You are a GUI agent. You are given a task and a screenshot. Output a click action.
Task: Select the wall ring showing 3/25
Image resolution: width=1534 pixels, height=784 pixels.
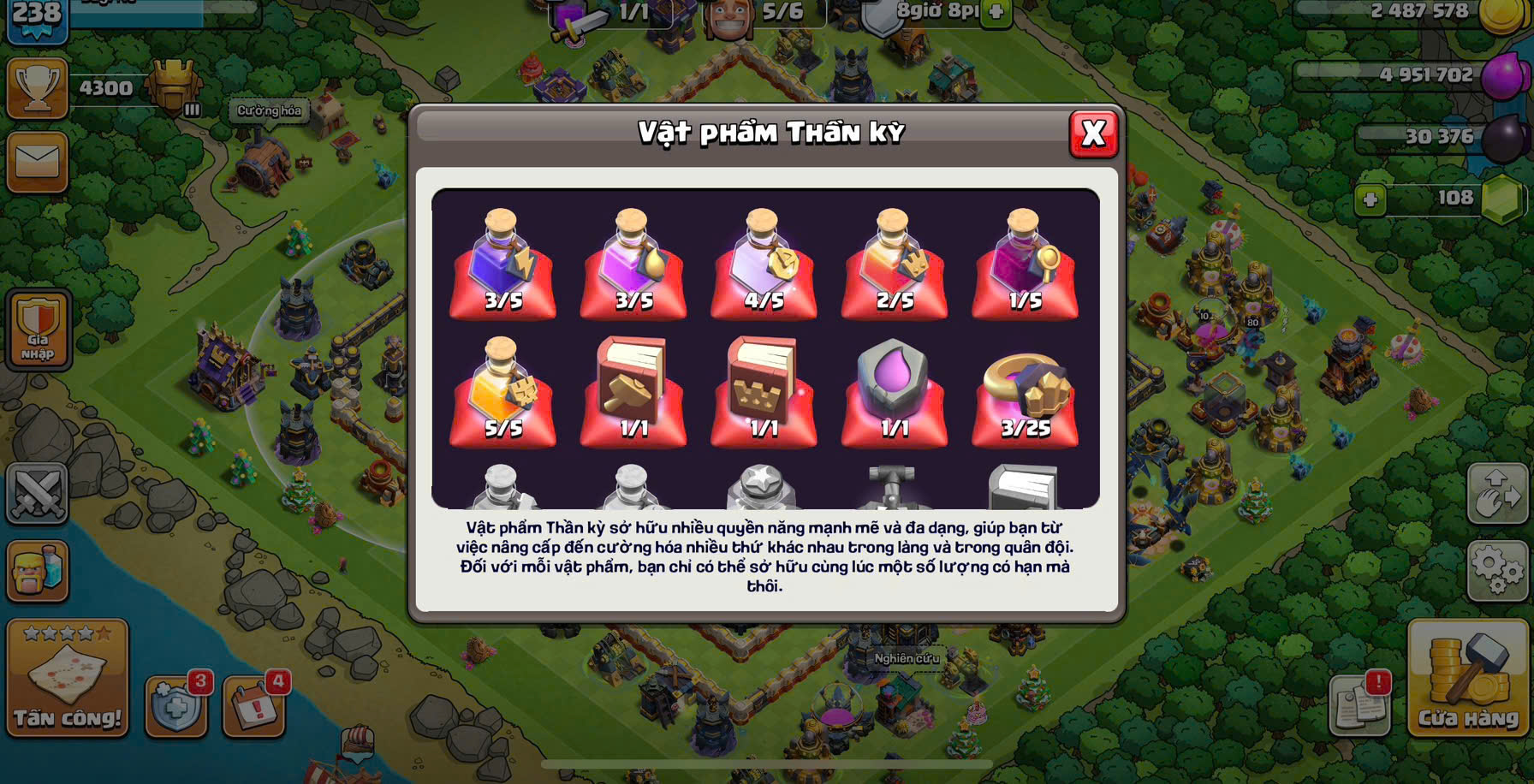[x=1025, y=392]
